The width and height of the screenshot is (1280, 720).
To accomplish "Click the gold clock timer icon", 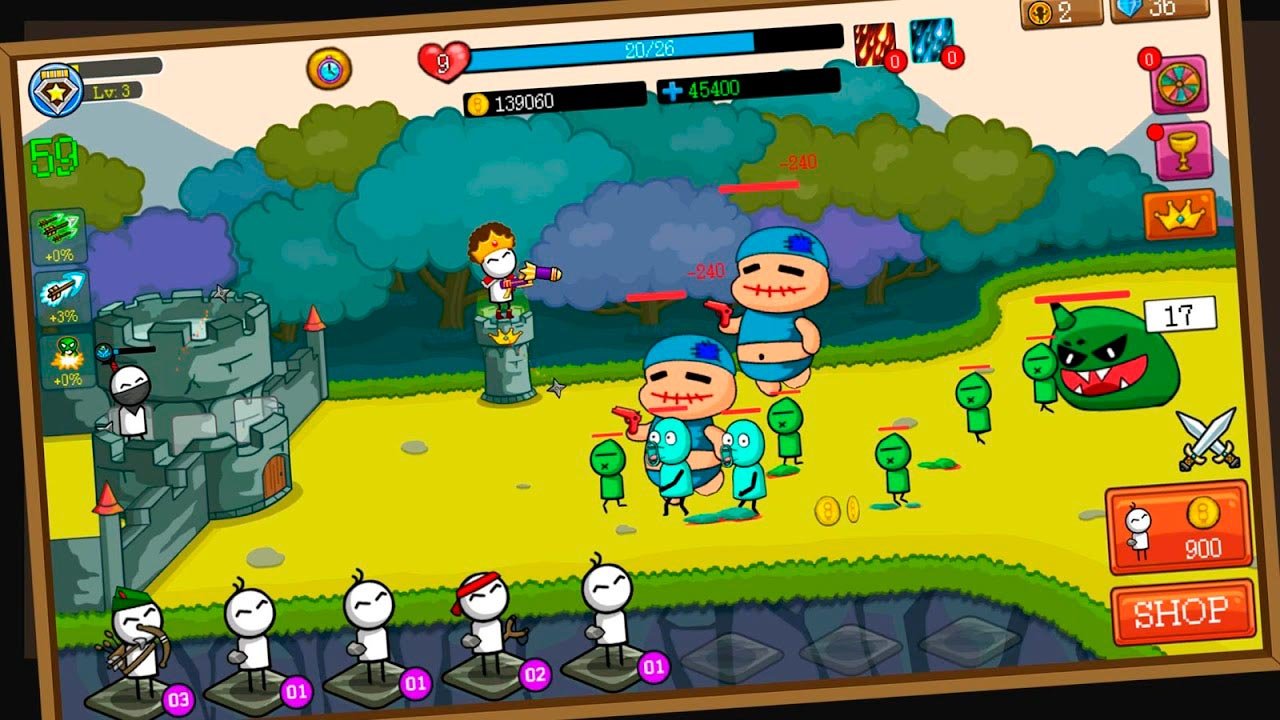I will (x=329, y=68).
